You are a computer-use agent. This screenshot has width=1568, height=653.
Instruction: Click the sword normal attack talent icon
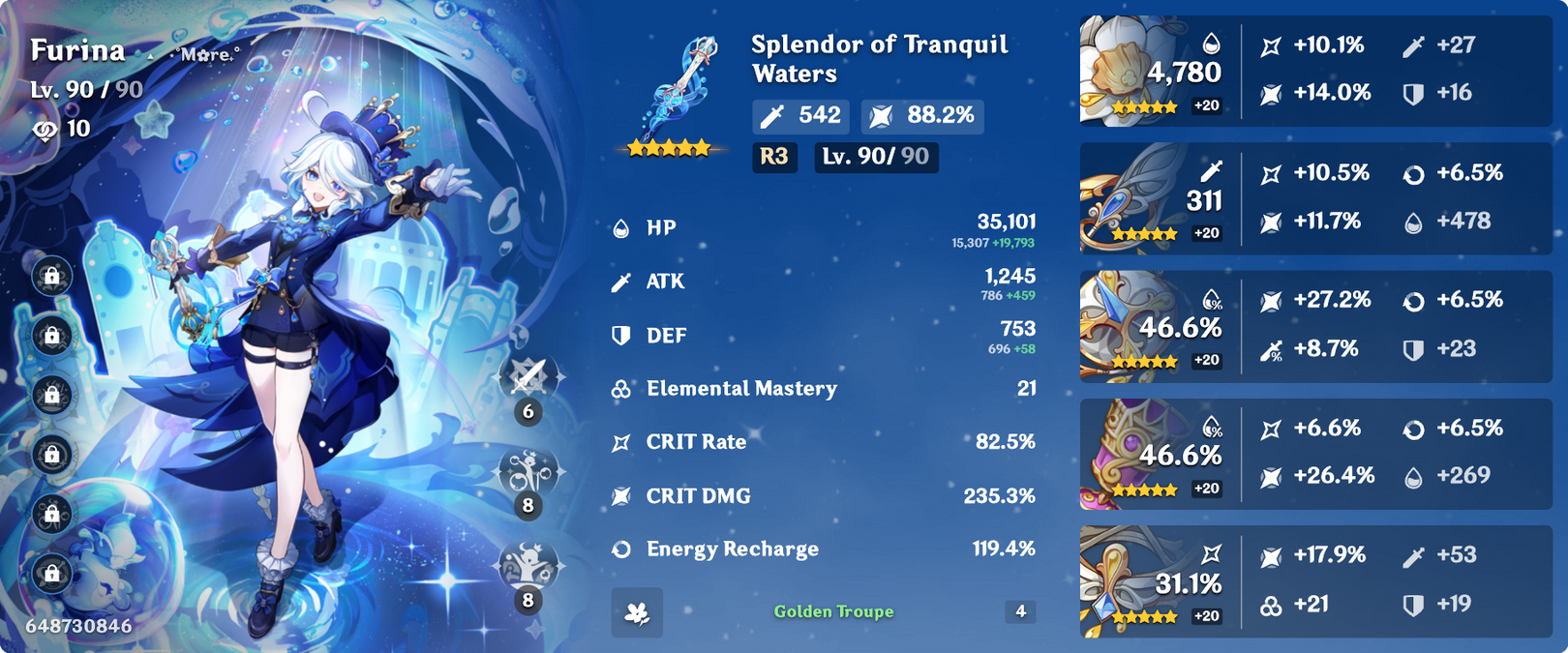(528, 376)
